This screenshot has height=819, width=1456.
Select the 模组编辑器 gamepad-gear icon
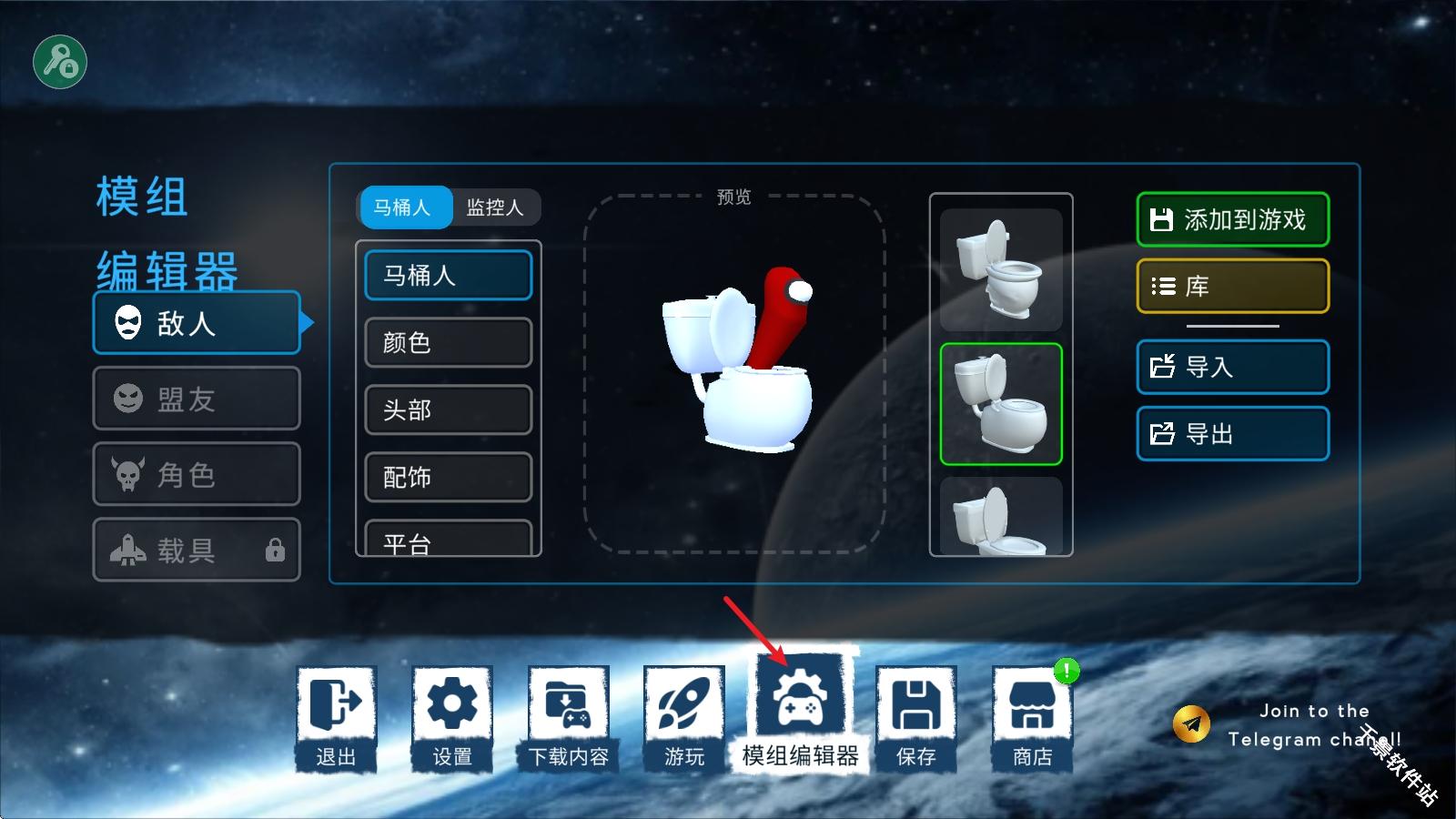pos(800,701)
